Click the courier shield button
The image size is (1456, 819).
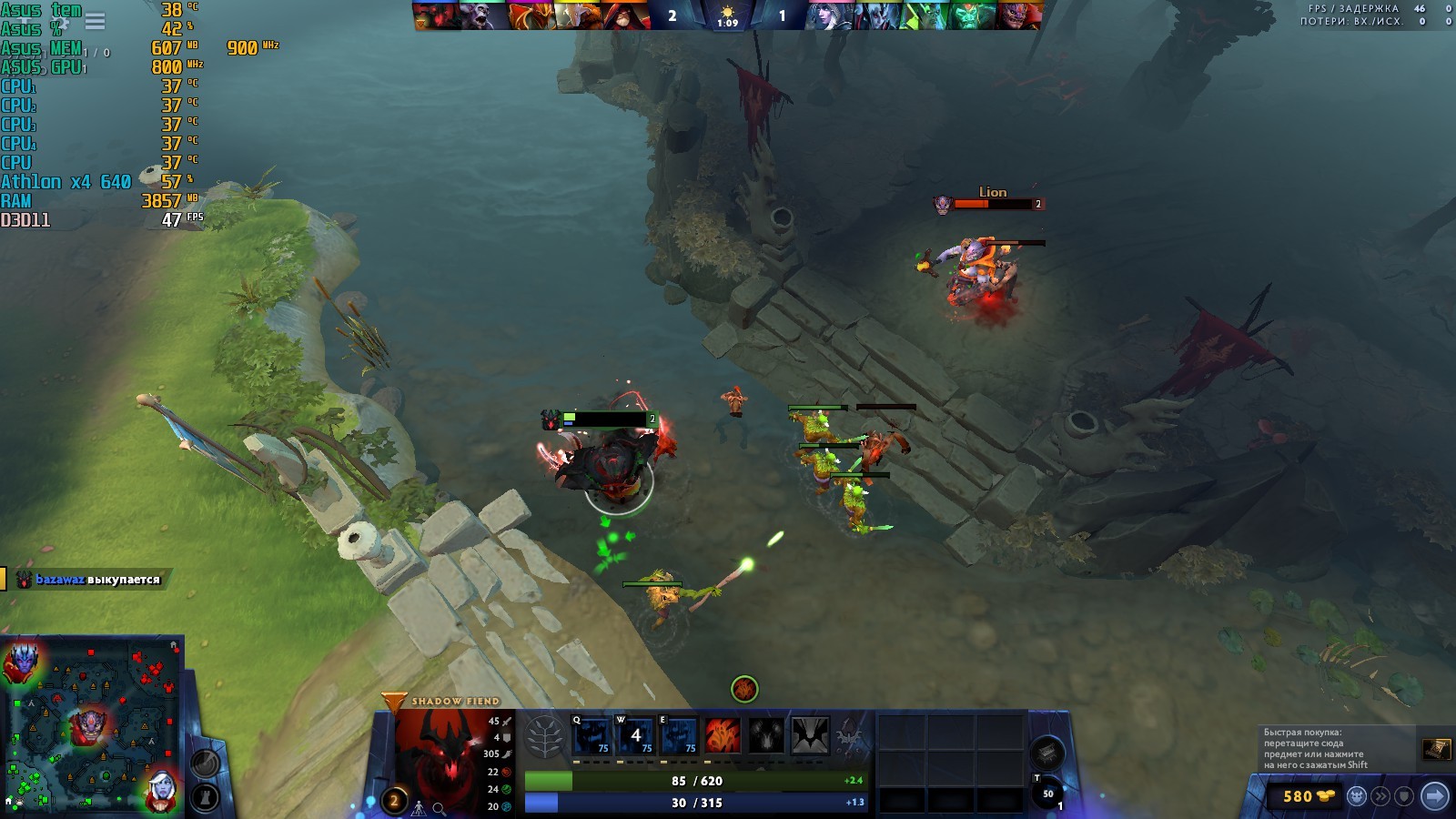click(1404, 796)
